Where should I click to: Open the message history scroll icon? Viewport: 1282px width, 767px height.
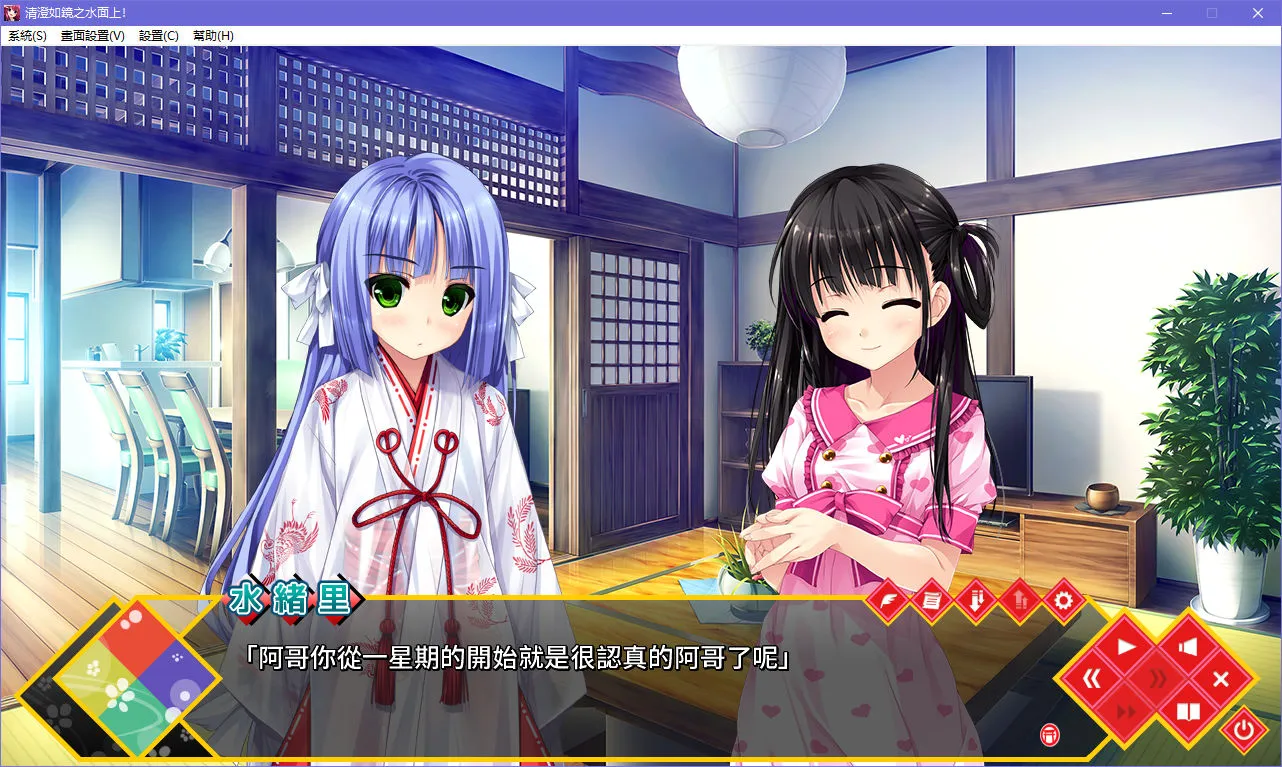coord(930,600)
